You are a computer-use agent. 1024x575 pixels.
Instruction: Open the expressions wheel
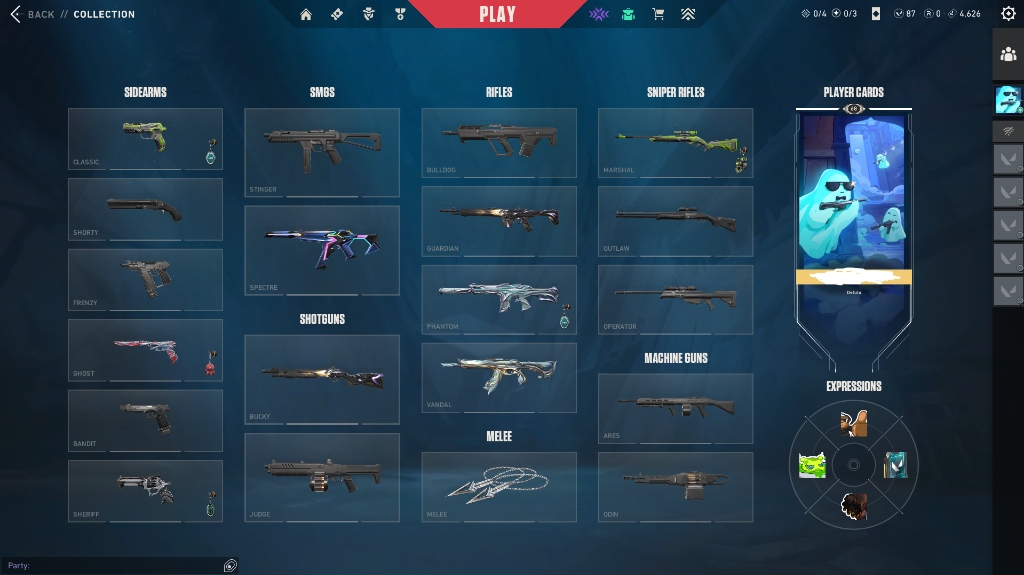tap(854, 465)
